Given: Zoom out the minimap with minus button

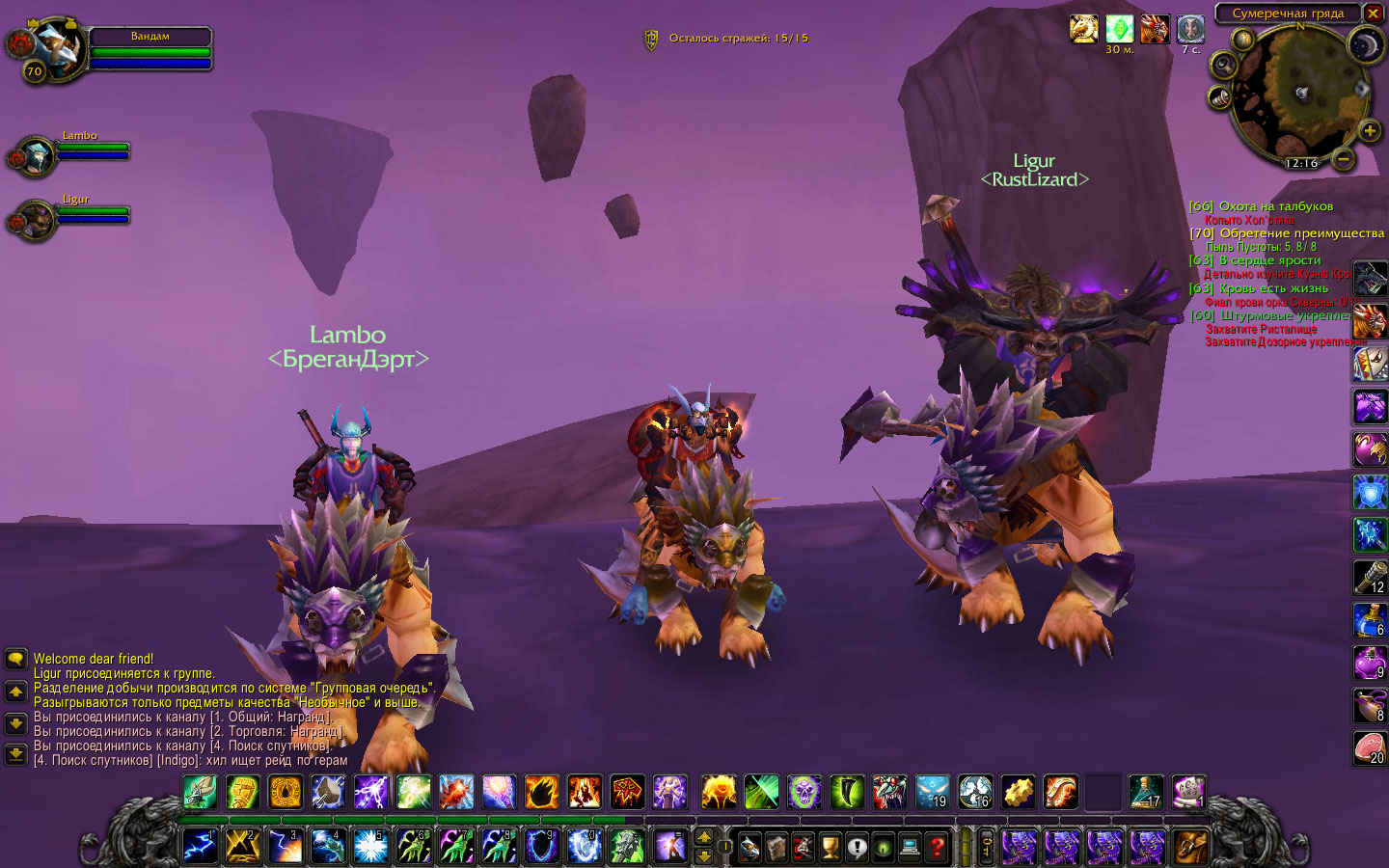Looking at the screenshot, I should click(x=1343, y=157).
